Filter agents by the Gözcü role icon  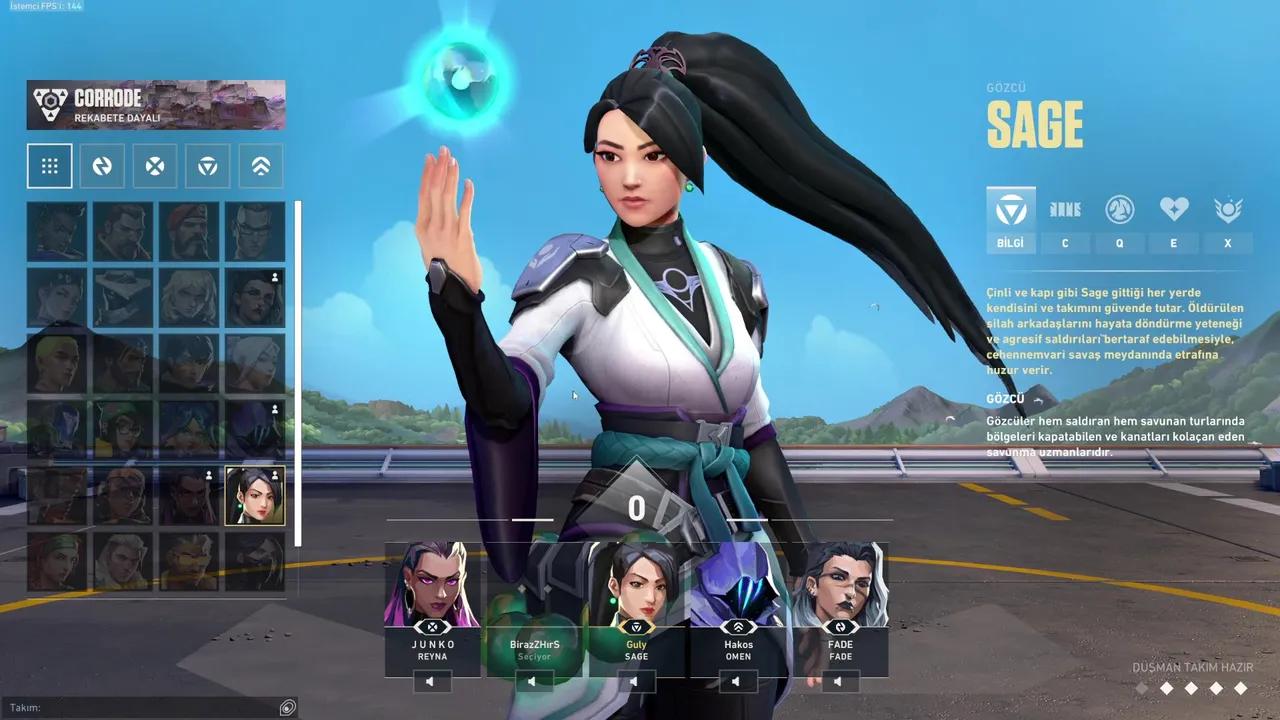coord(207,165)
